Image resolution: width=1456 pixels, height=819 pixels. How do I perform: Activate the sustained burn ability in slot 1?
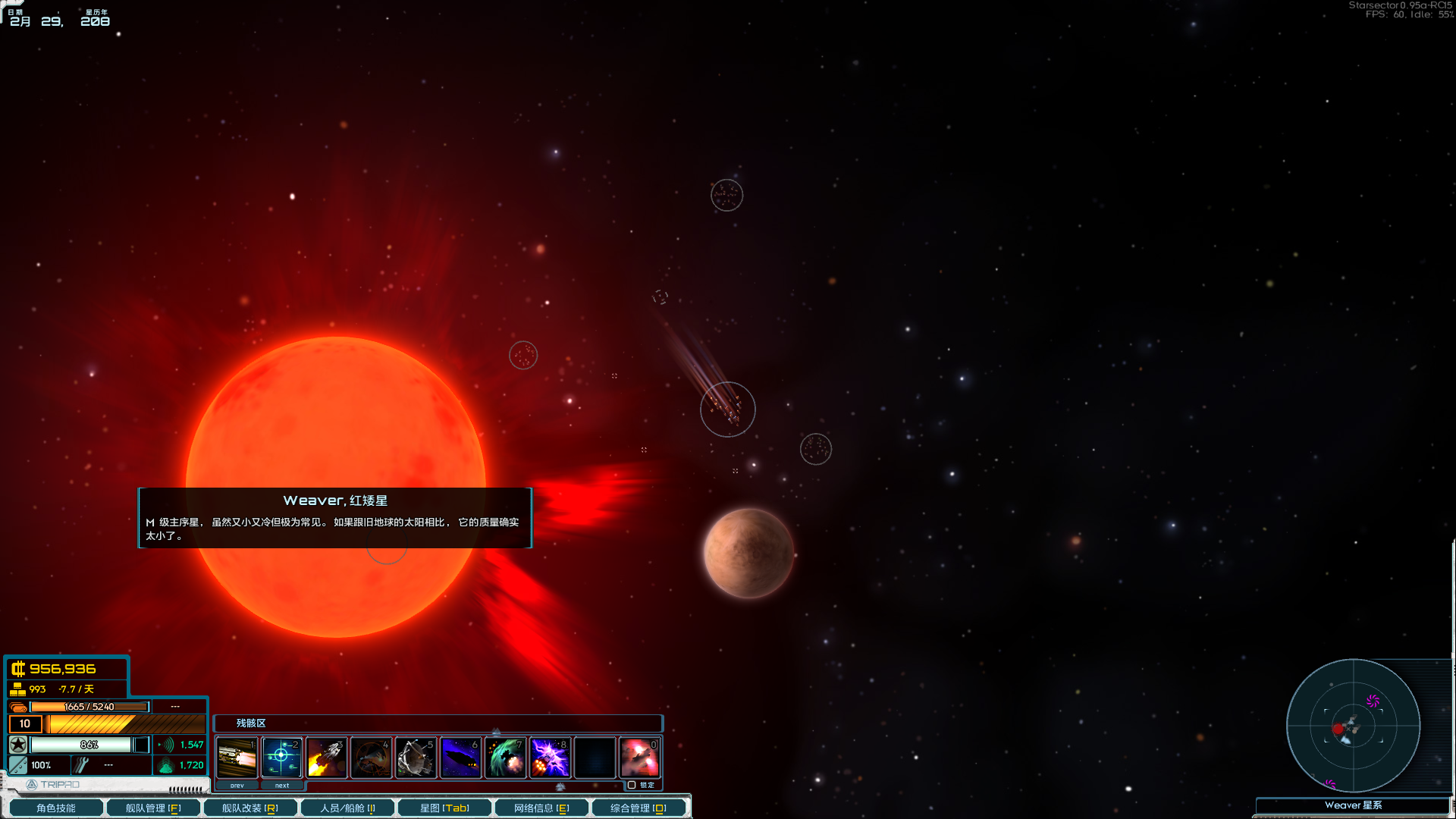pyautogui.click(x=237, y=758)
